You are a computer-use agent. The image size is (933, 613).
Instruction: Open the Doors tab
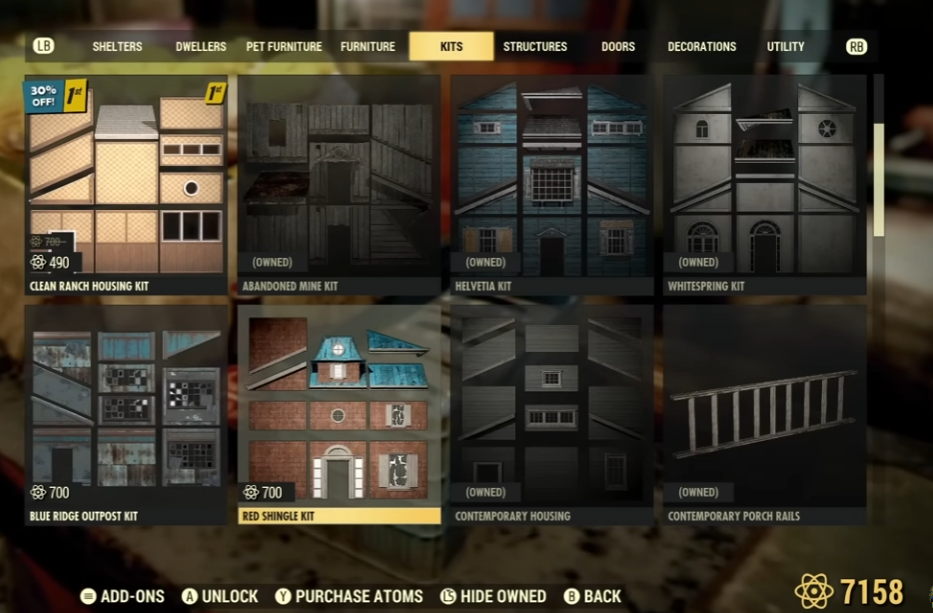tap(617, 46)
